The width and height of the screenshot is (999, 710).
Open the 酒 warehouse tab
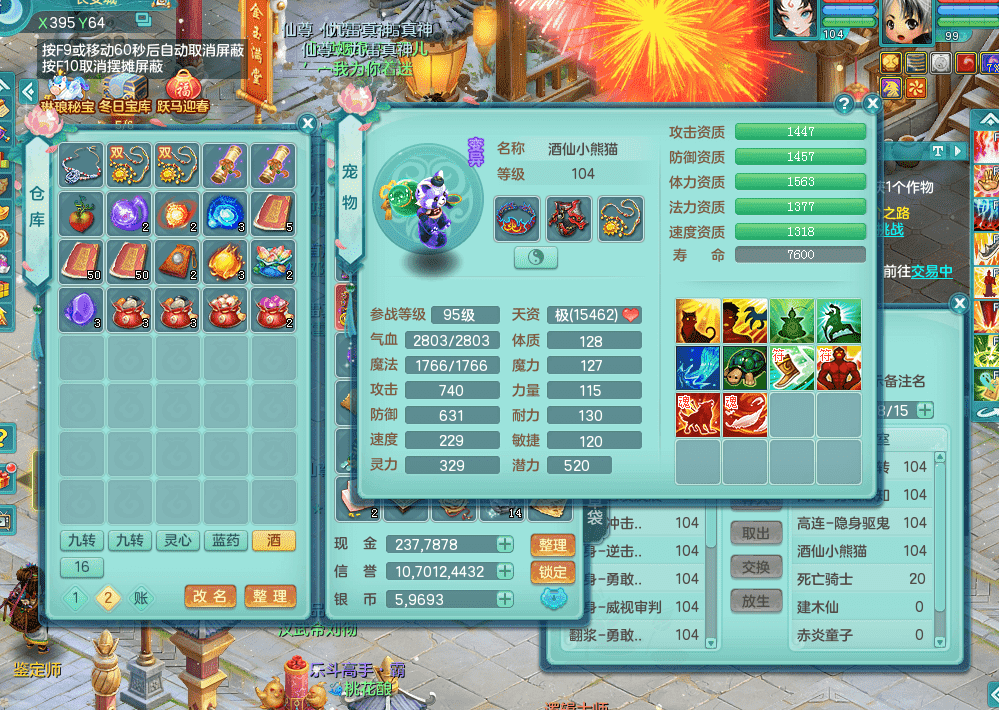pos(273,540)
